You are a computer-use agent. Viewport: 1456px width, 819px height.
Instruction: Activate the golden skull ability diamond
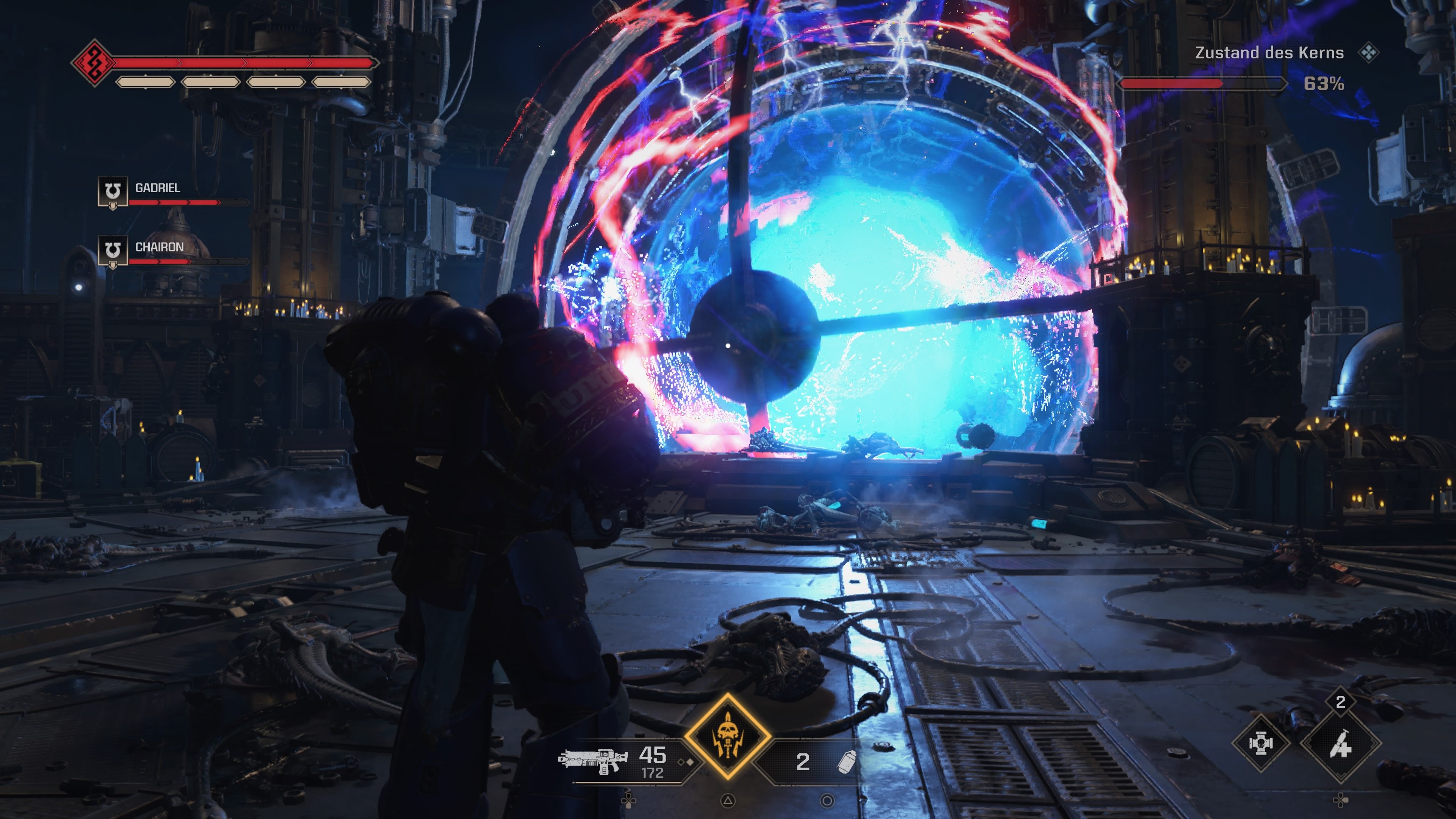[x=728, y=736]
